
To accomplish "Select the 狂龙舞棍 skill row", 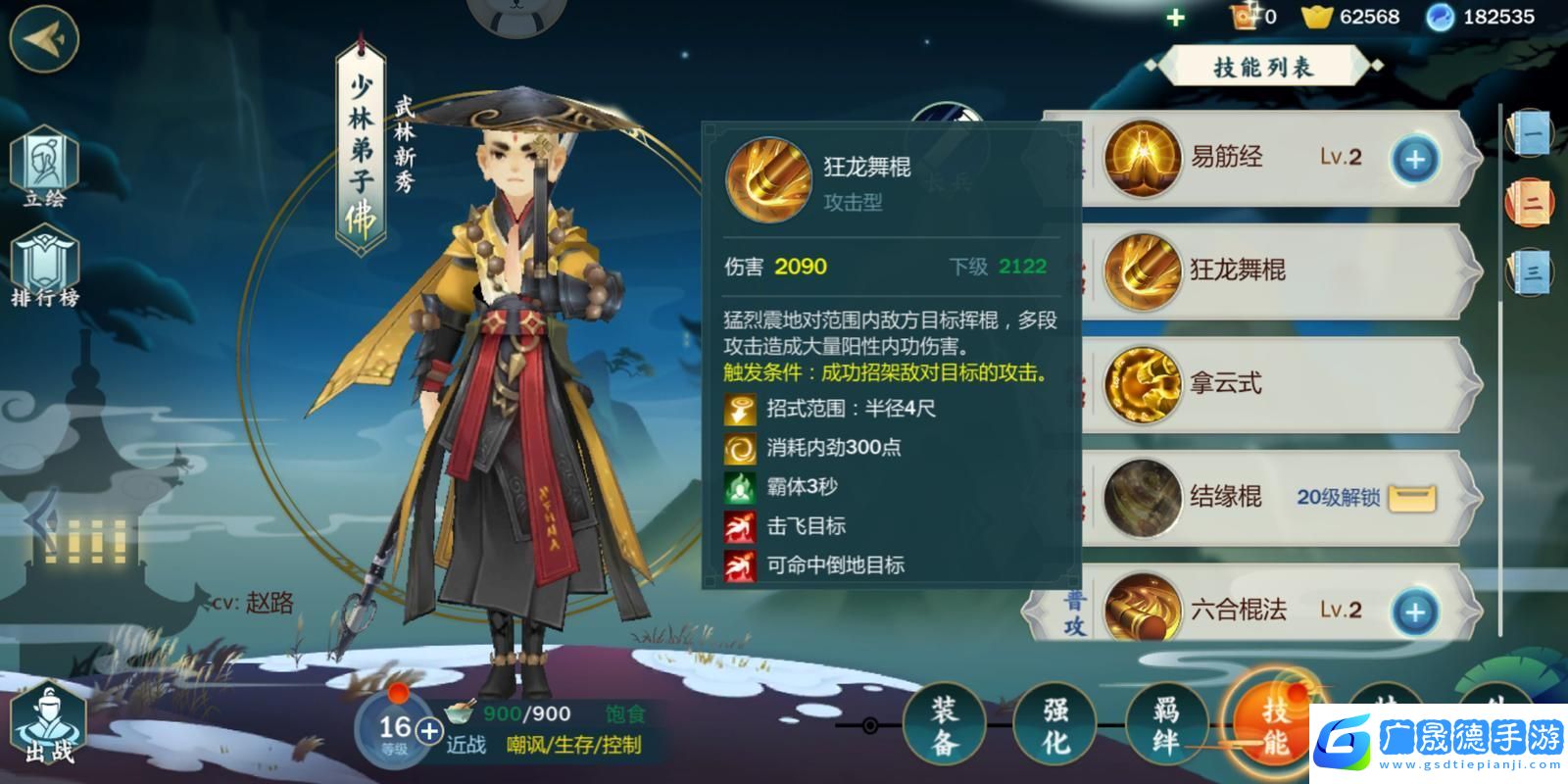I will coord(1274,270).
